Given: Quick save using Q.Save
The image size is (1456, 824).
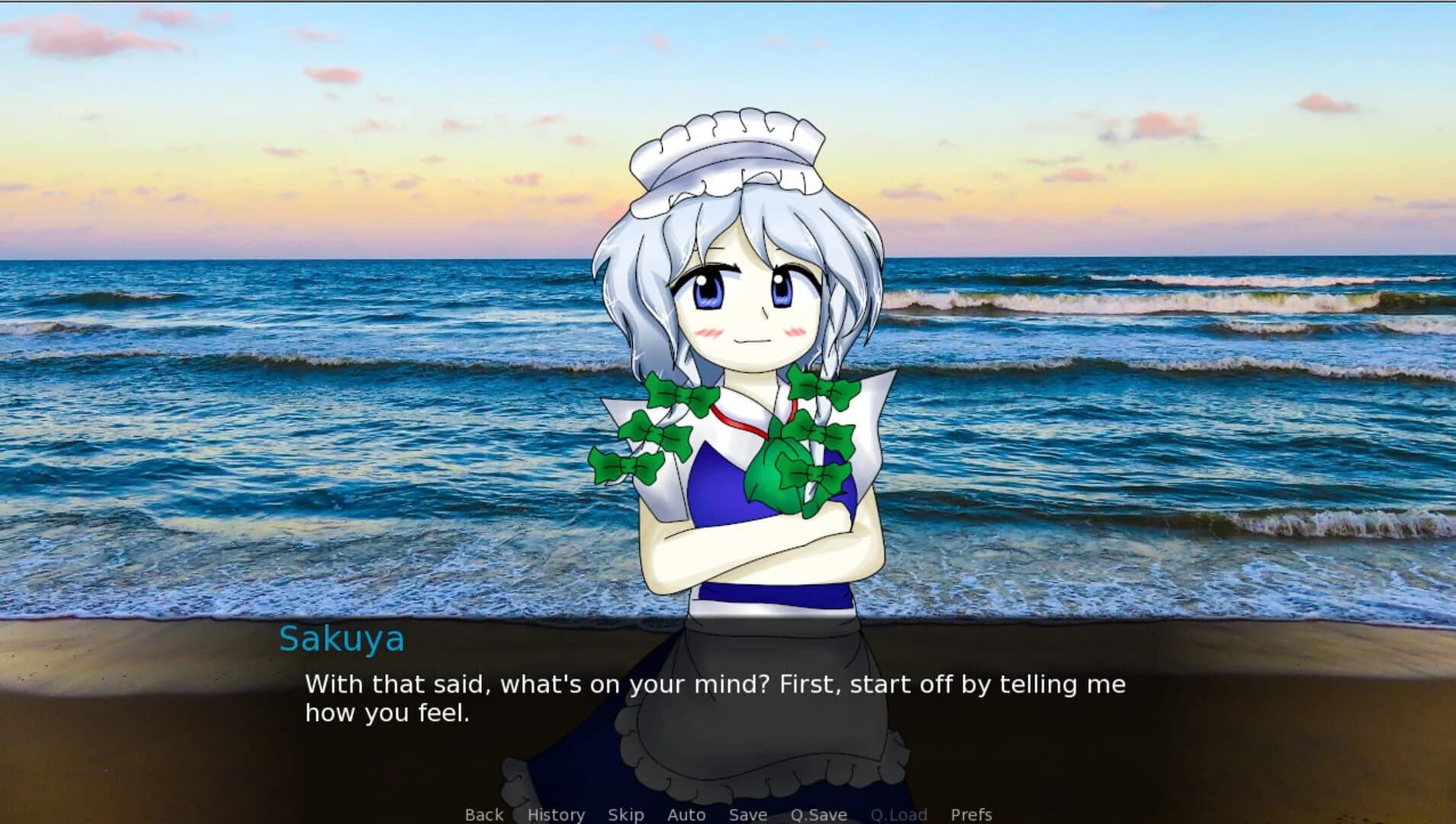Looking at the screenshot, I should pyautogui.click(x=819, y=814).
